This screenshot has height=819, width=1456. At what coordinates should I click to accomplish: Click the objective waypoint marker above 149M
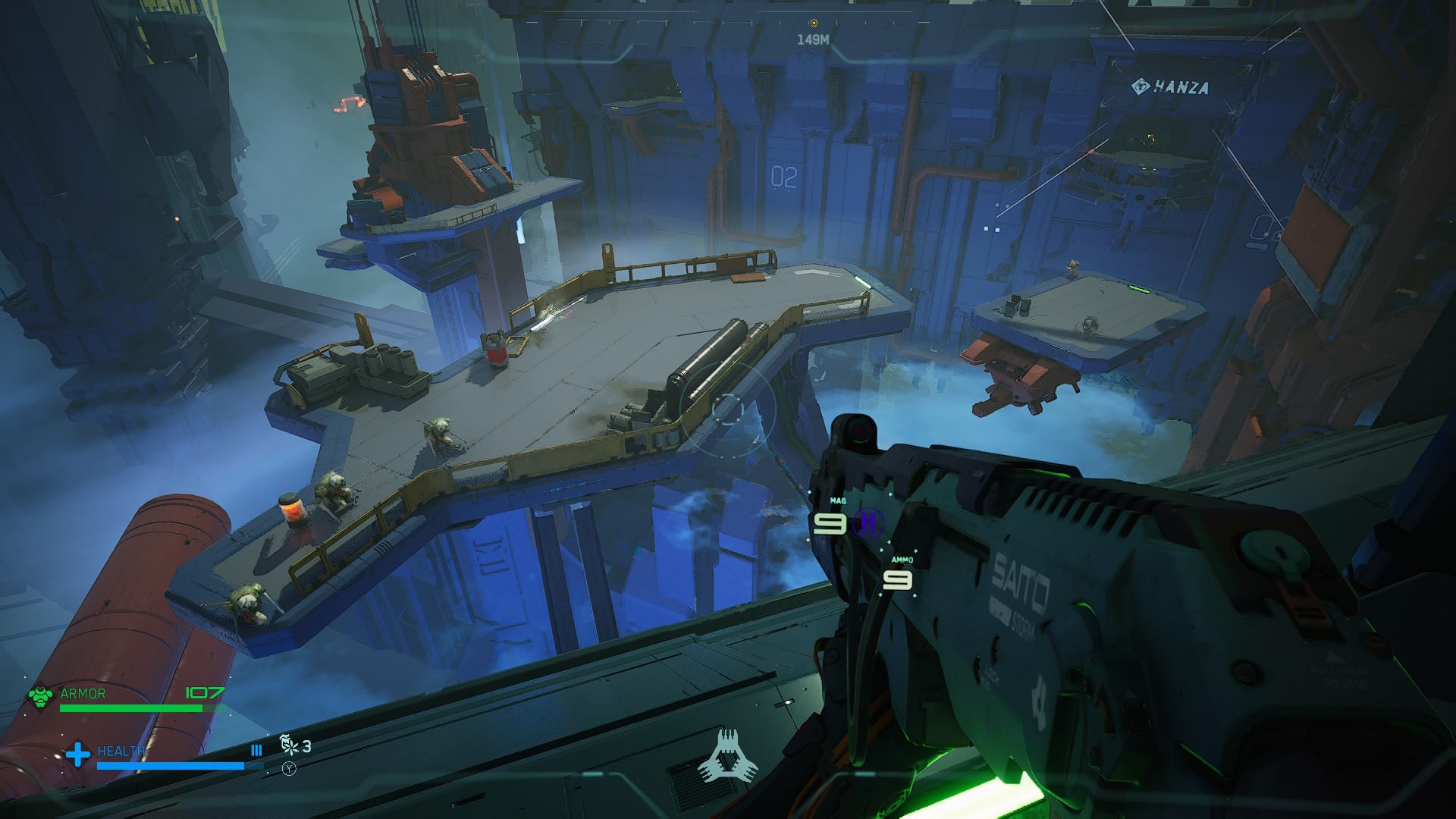pos(814,24)
